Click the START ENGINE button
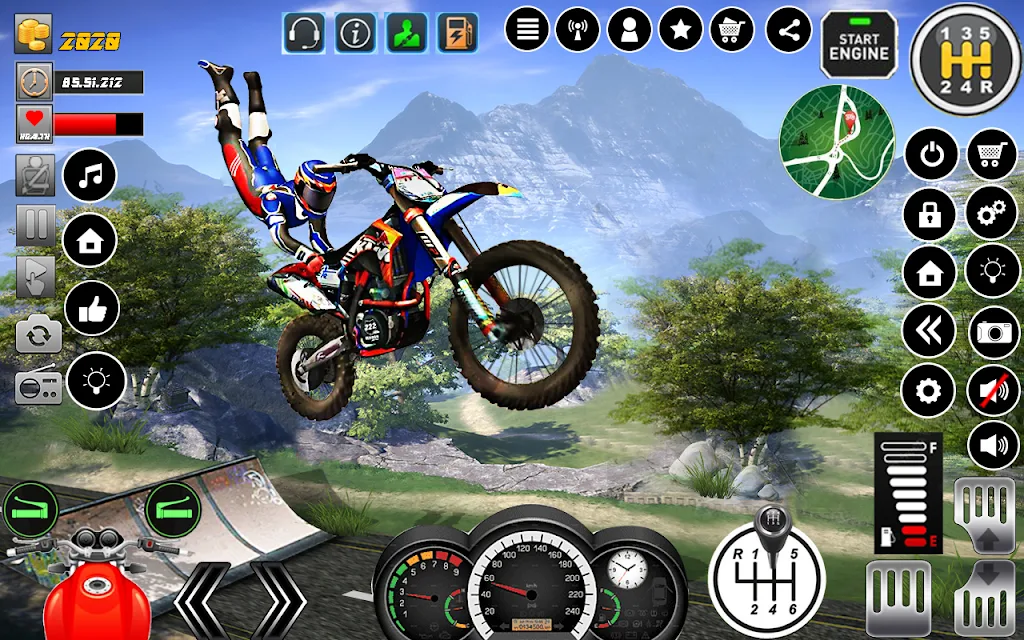The image size is (1024, 640). pyautogui.click(x=860, y=44)
